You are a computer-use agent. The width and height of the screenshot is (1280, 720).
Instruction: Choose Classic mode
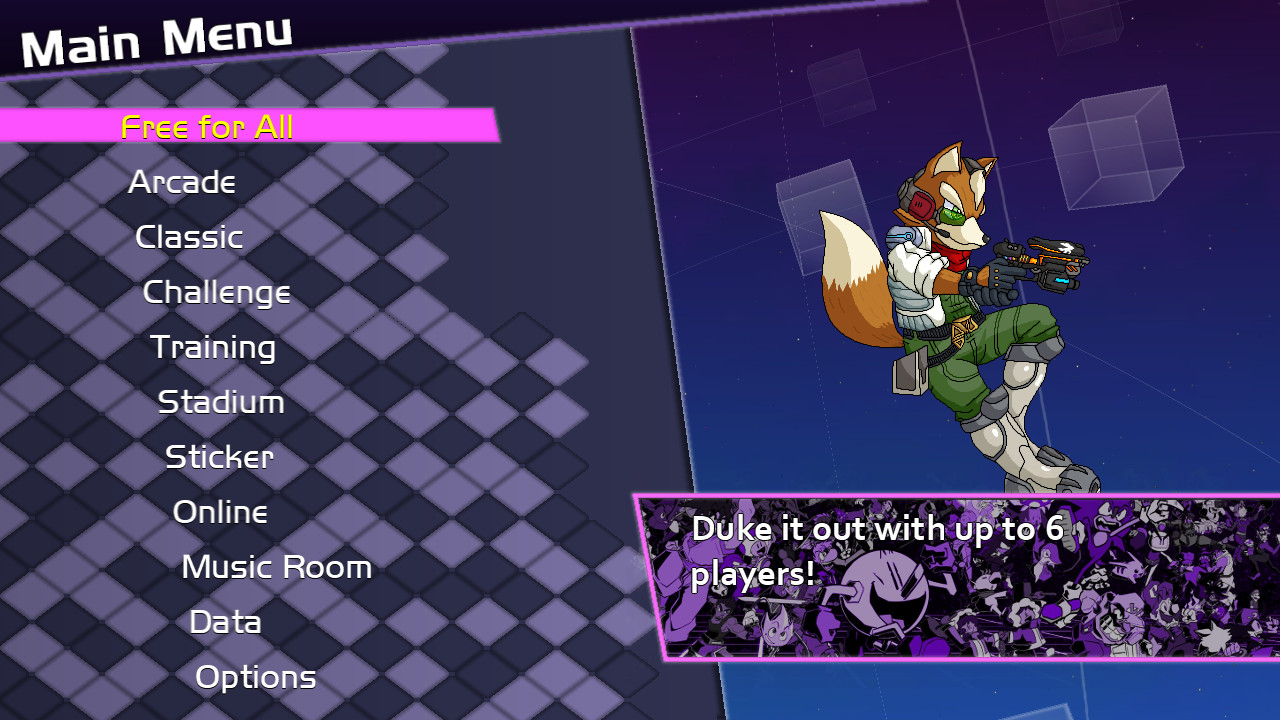coord(189,237)
